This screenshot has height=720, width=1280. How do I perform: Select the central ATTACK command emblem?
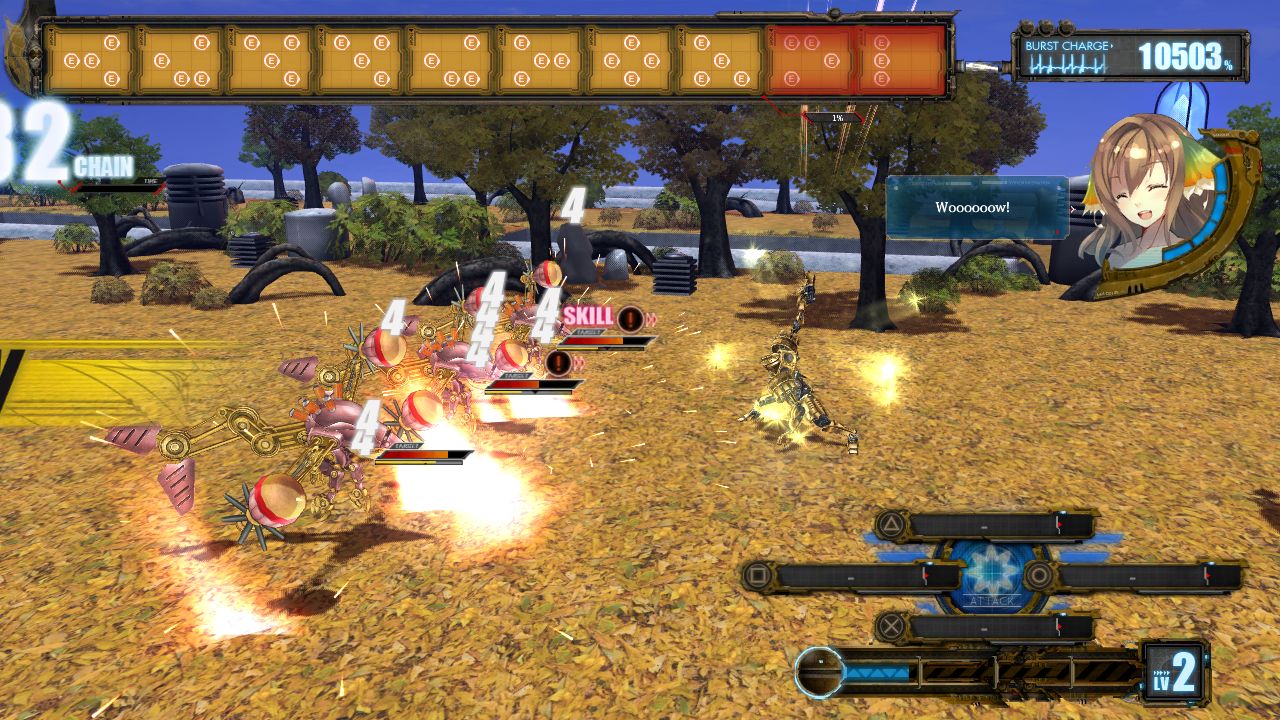(x=992, y=575)
